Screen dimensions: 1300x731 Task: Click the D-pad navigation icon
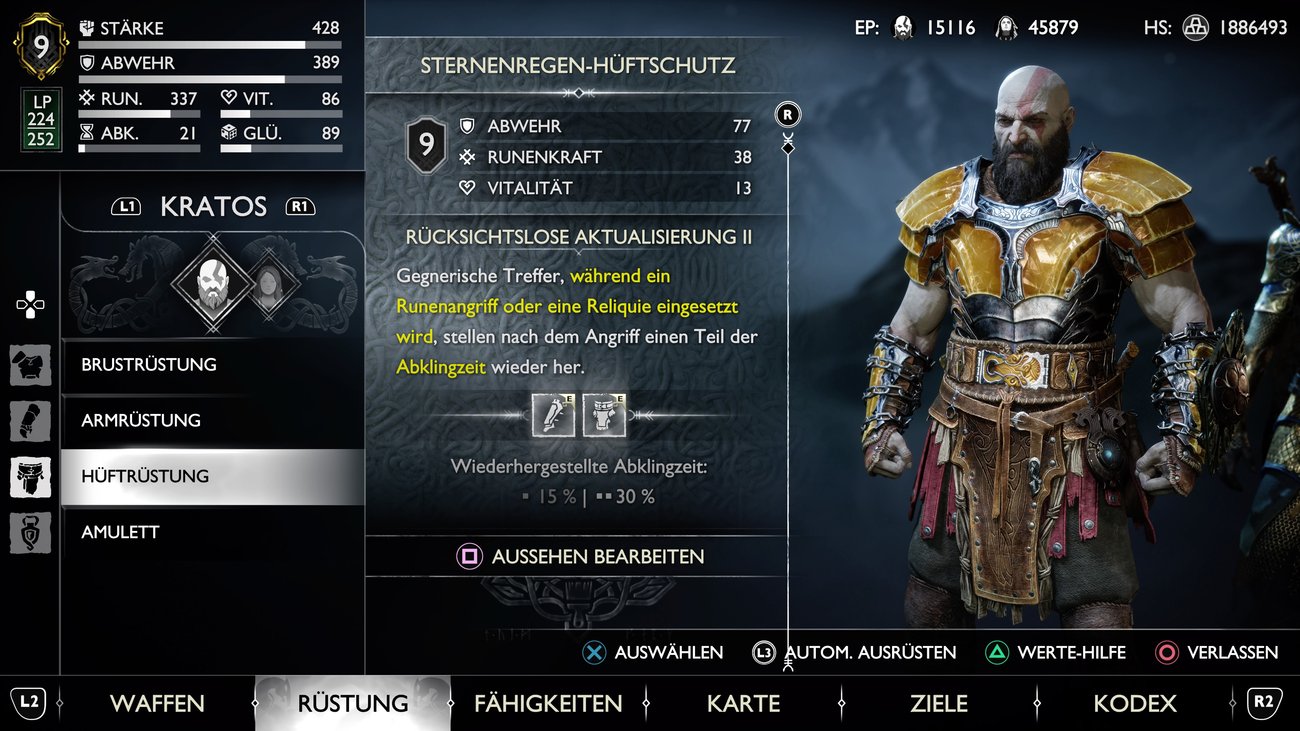pos(30,305)
